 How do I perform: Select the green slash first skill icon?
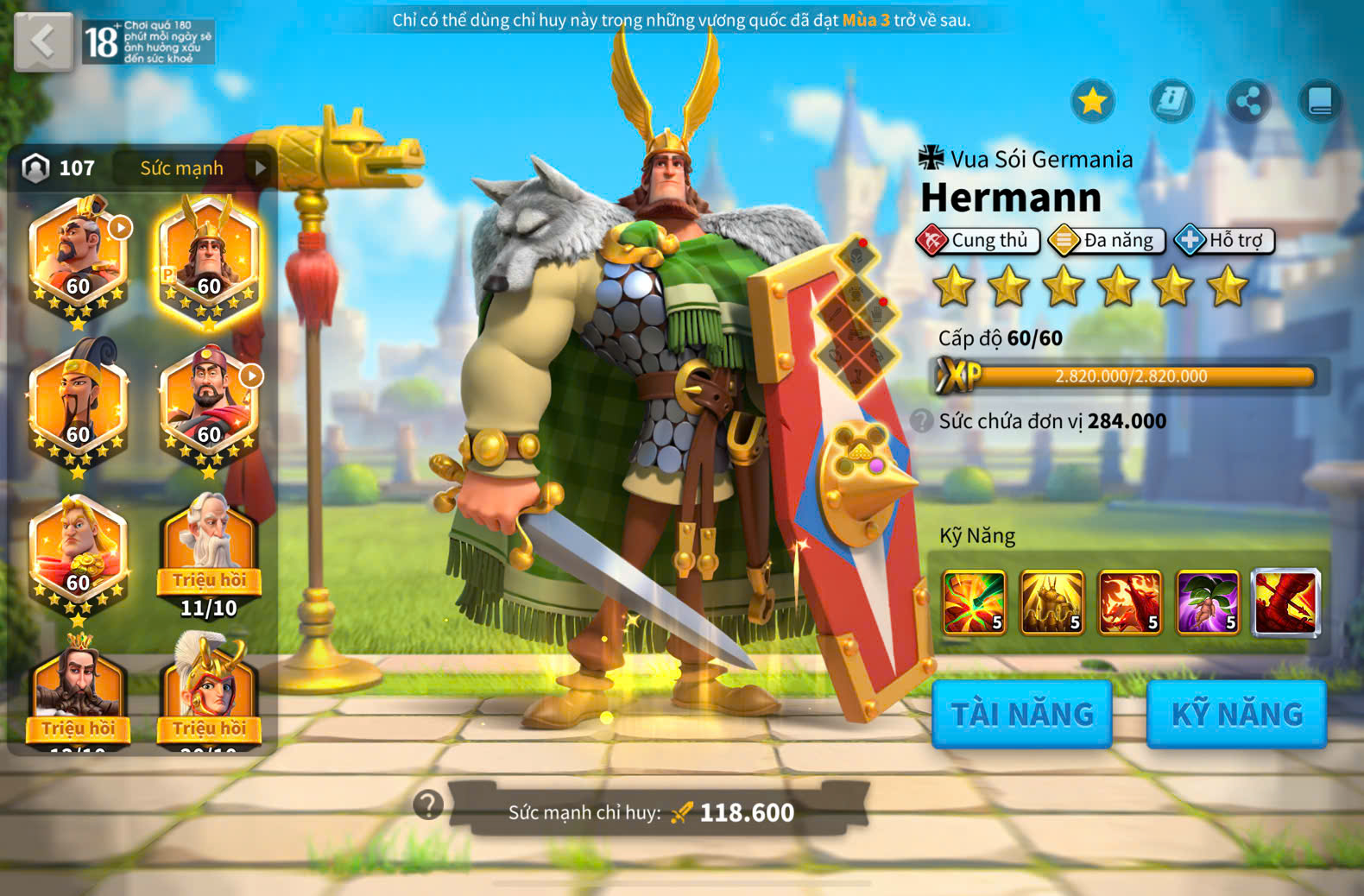coord(974,602)
